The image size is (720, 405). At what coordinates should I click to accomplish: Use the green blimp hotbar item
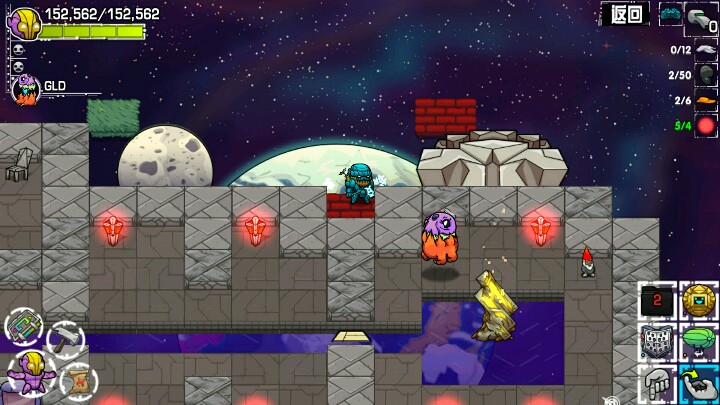(x=699, y=342)
